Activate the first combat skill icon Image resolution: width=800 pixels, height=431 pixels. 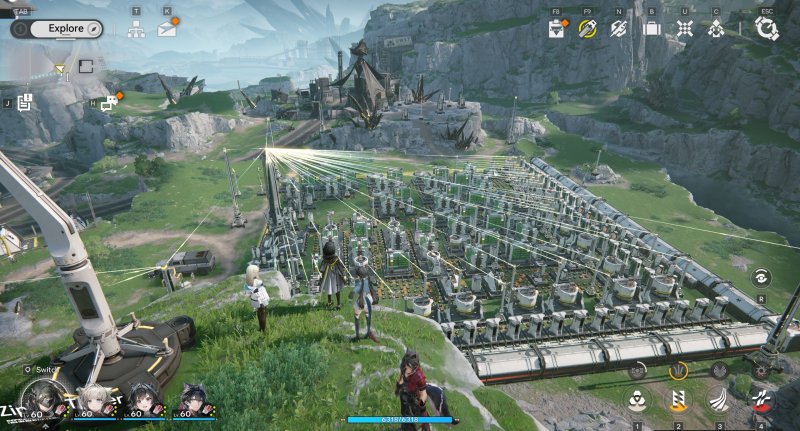pos(636,402)
